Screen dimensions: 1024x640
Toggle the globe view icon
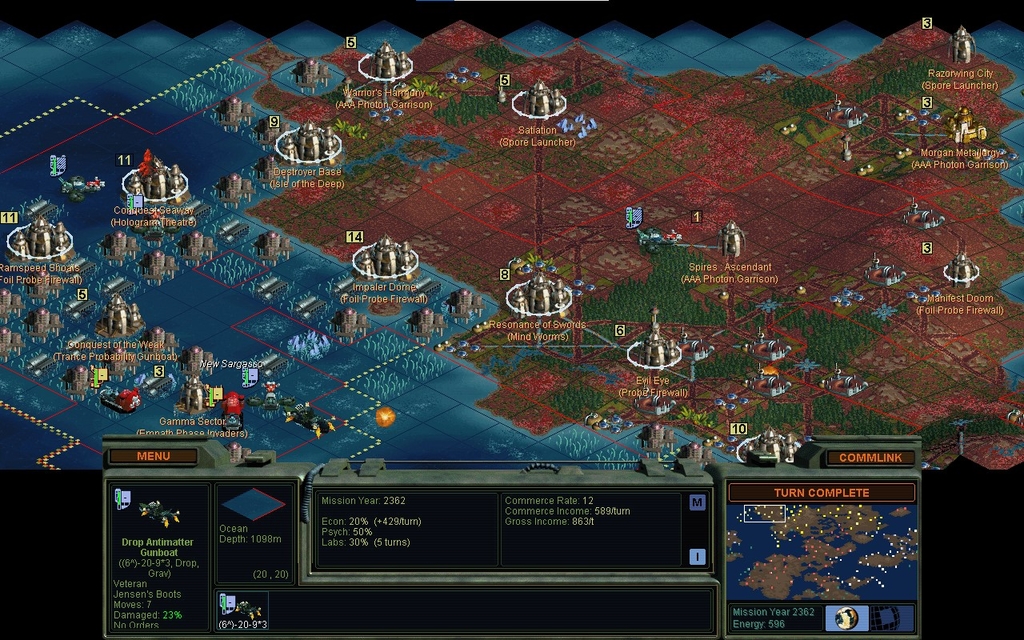coord(846,617)
